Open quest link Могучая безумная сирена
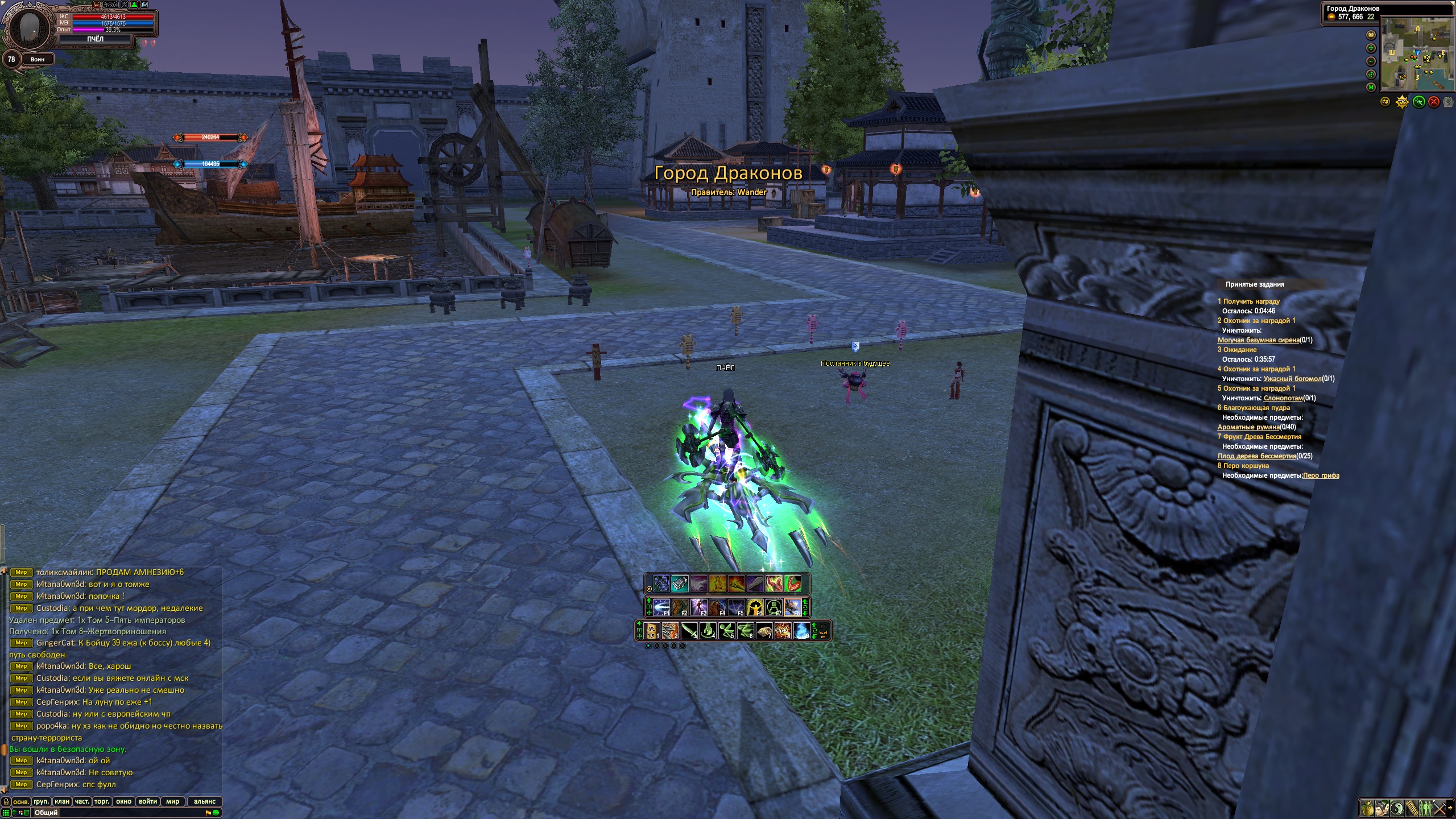This screenshot has width=1456, height=819. pos(1258,340)
